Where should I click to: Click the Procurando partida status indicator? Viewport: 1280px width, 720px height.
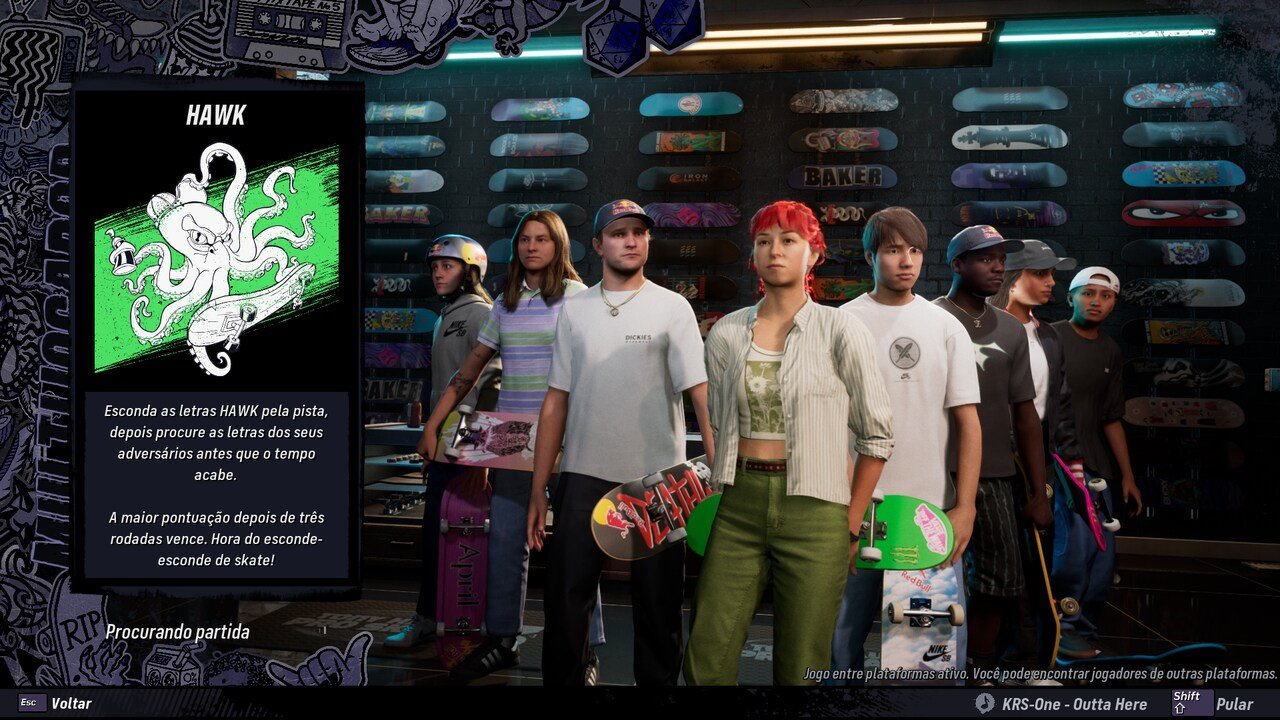coord(177,632)
